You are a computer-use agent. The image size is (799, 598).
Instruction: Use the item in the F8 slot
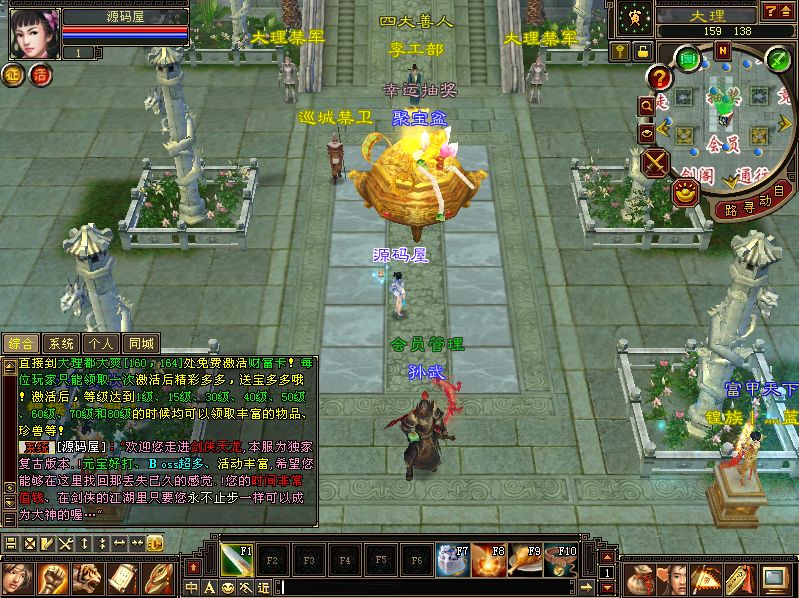point(488,558)
